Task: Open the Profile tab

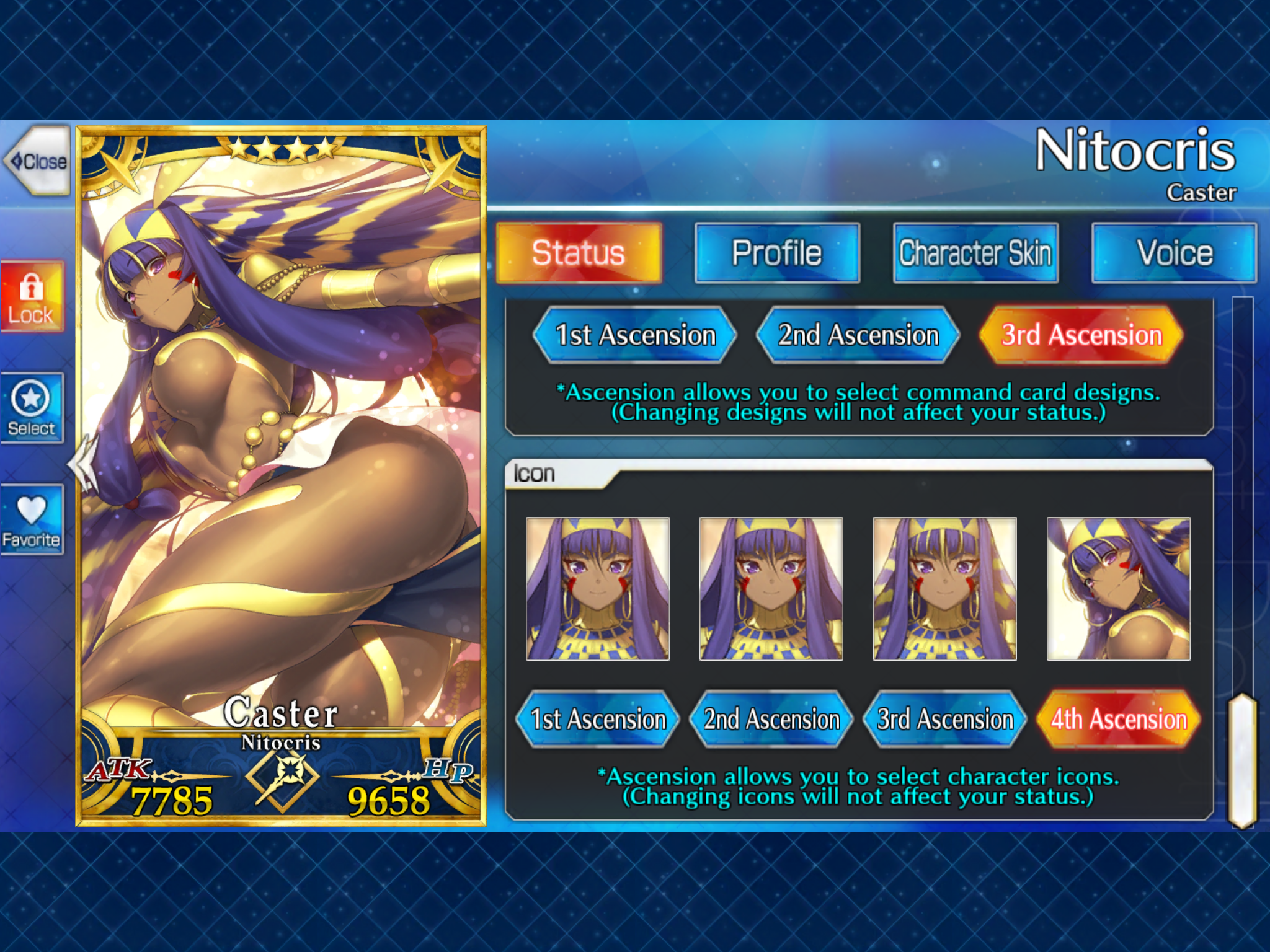Action: click(777, 253)
